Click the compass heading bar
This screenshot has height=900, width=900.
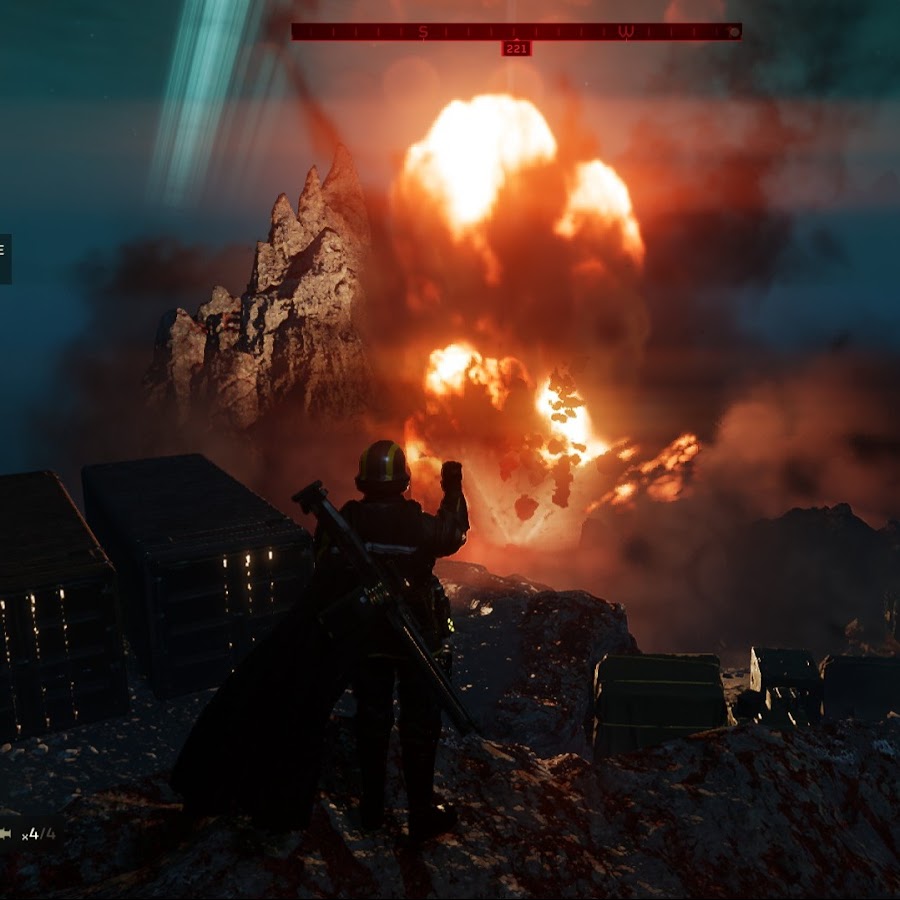[x=516, y=32]
